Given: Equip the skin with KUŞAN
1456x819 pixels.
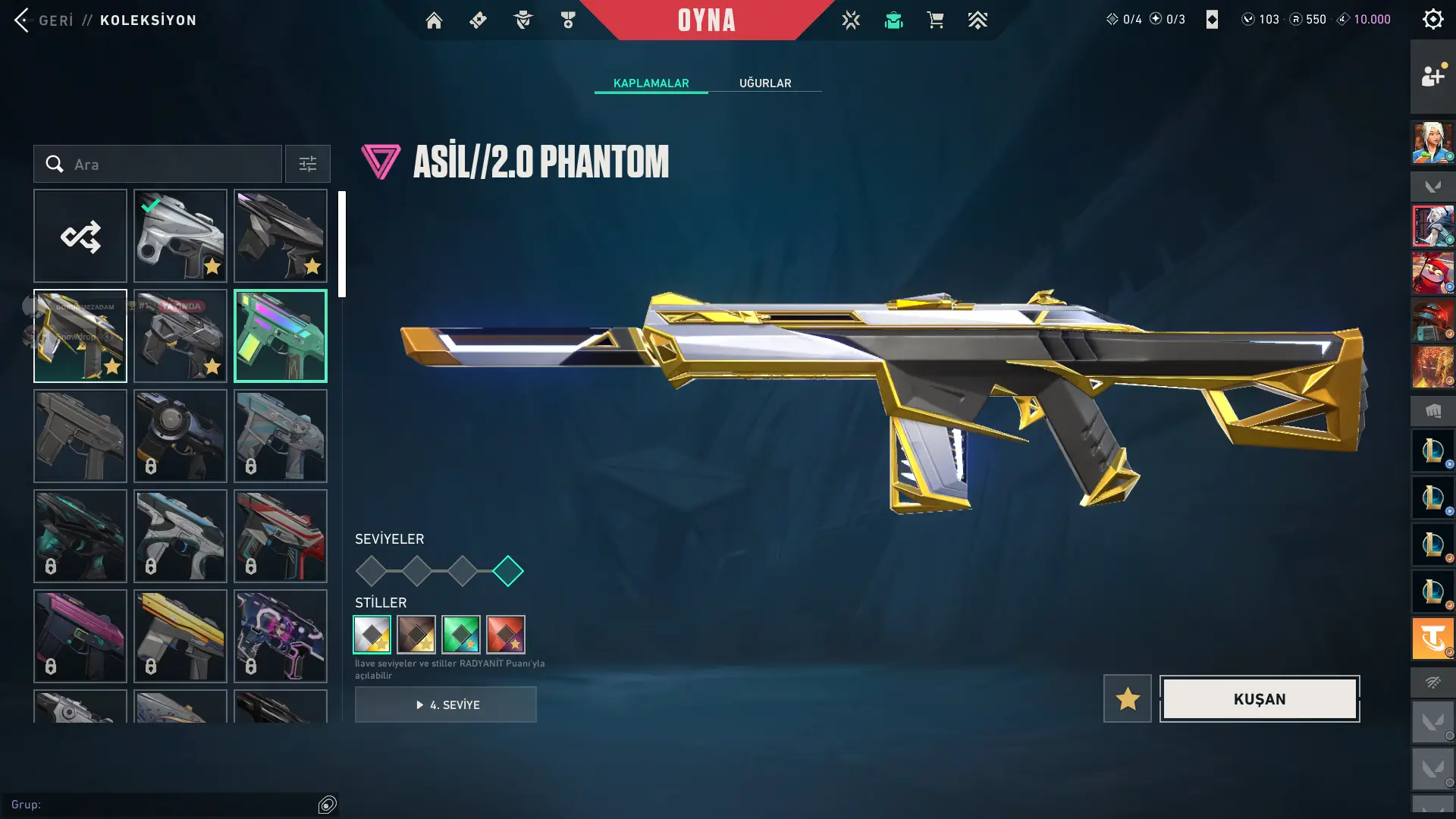Looking at the screenshot, I should click(1259, 698).
